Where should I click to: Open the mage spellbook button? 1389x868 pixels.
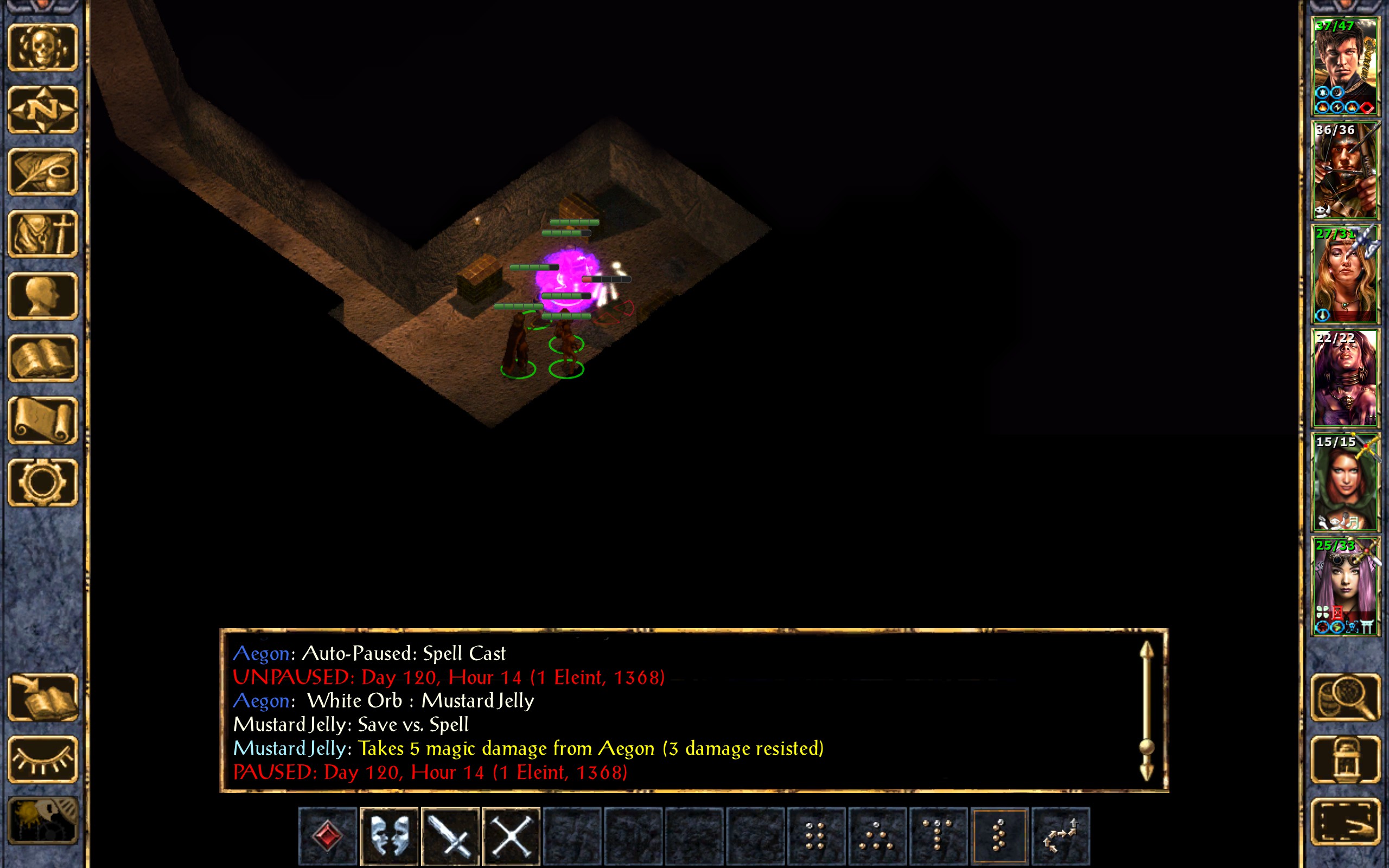43,358
